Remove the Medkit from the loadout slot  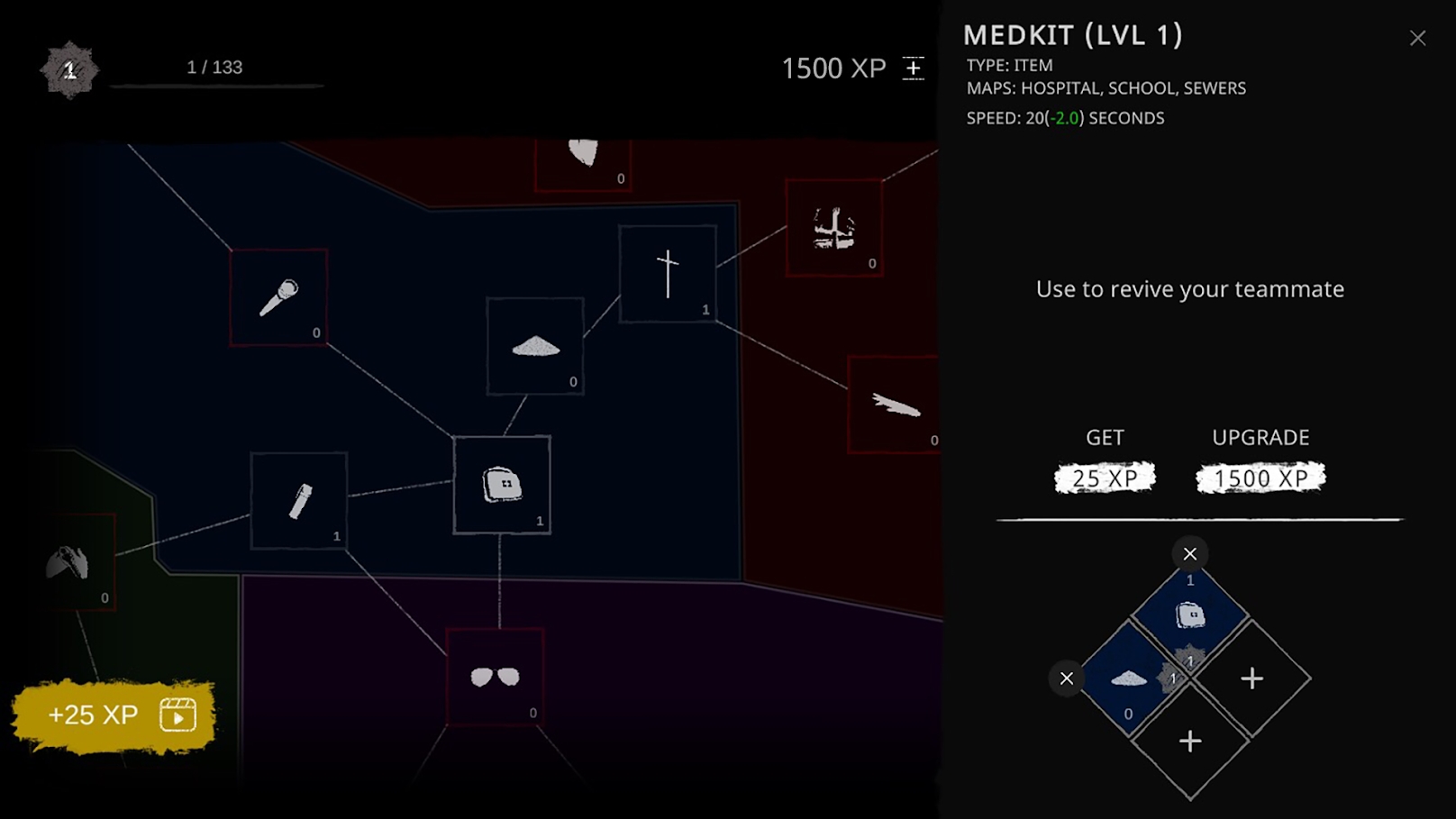tap(1188, 553)
